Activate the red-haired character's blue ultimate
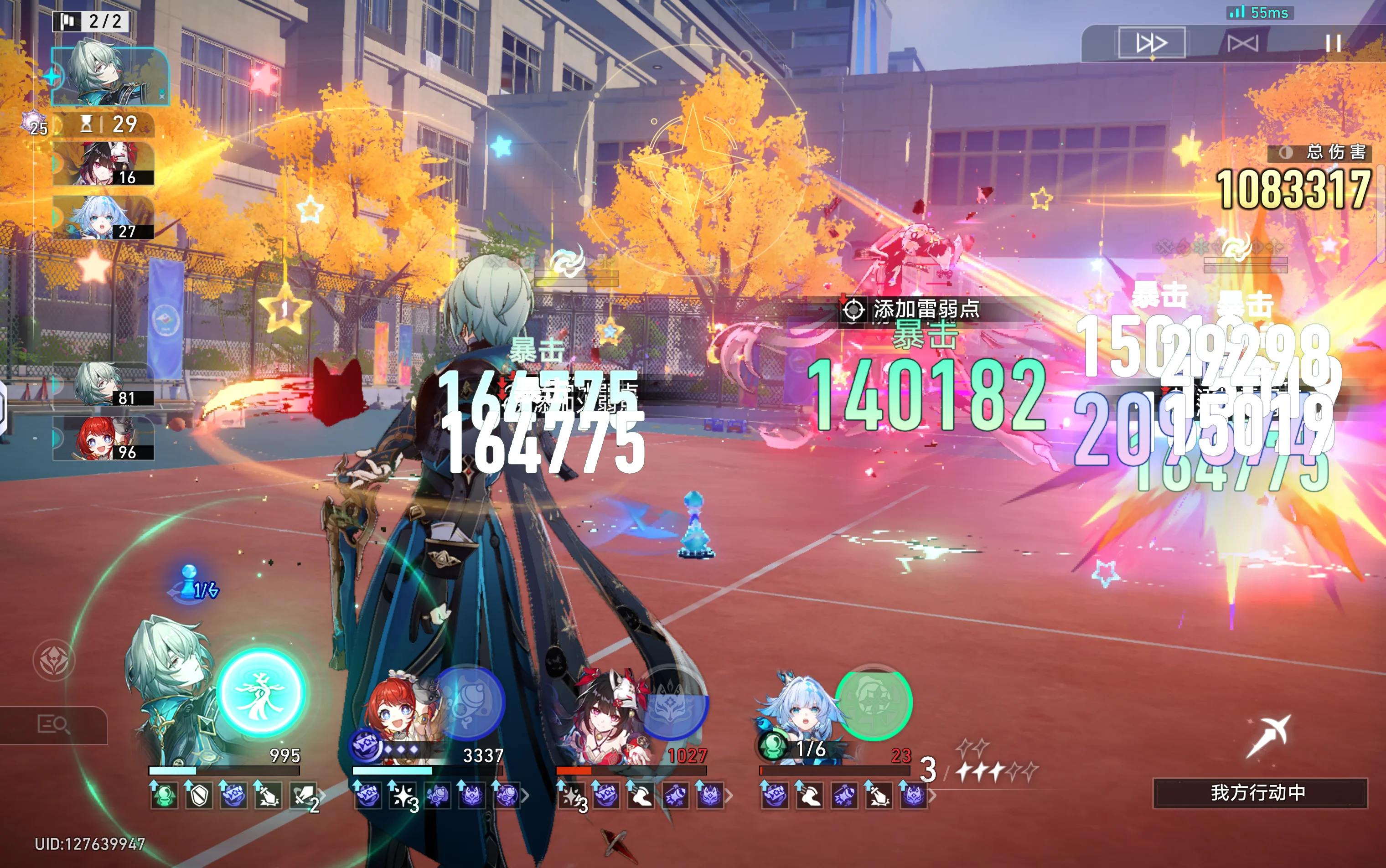 coord(469,702)
